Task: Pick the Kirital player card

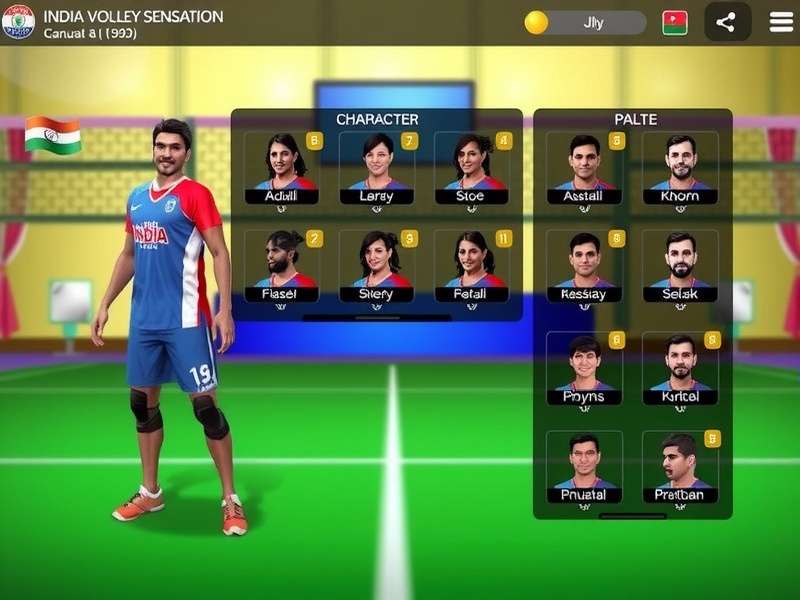Action: point(680,369)
